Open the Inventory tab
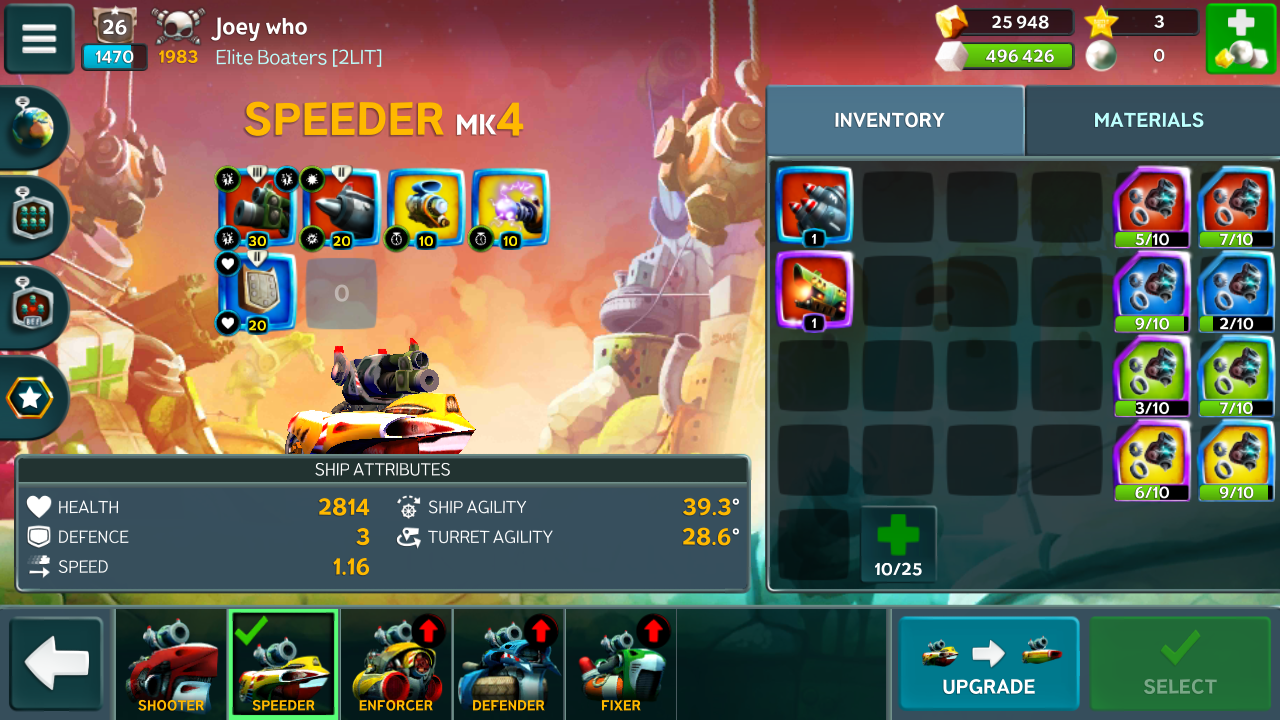 coord(889,120)
